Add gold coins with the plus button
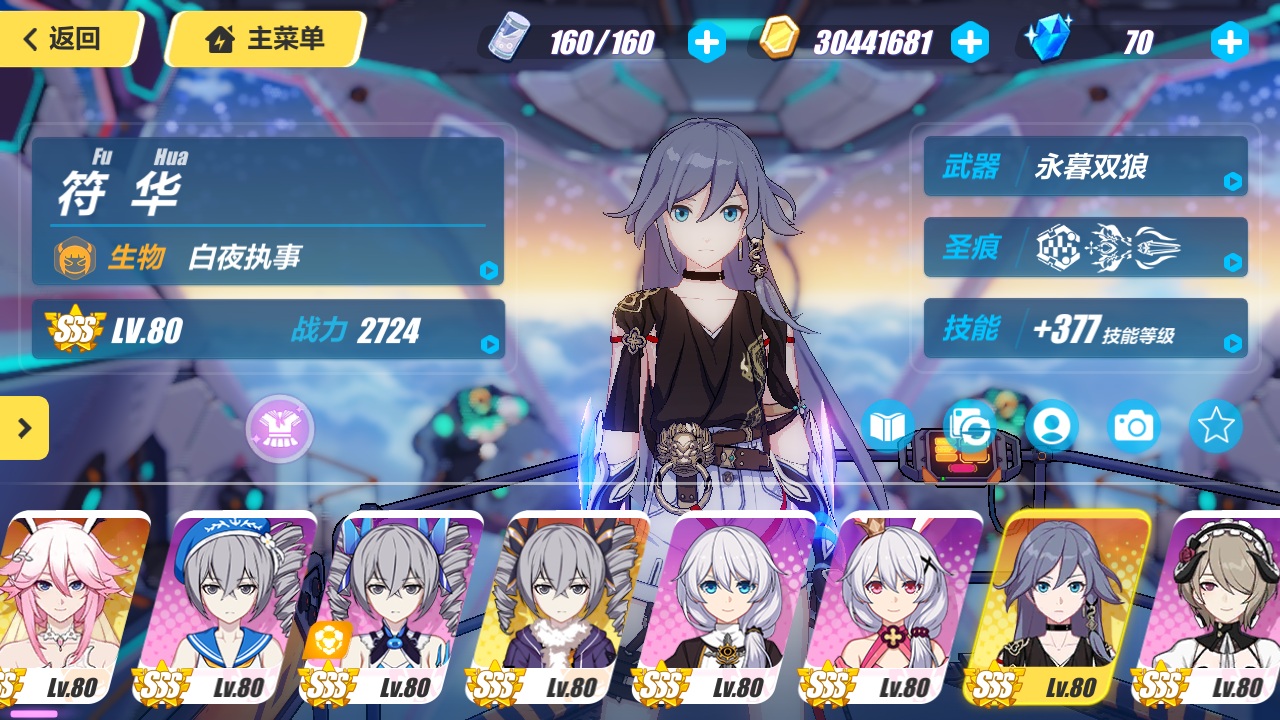Image resolution: width=1280 pixels, height=720 pixels. (x=969, y=42)
